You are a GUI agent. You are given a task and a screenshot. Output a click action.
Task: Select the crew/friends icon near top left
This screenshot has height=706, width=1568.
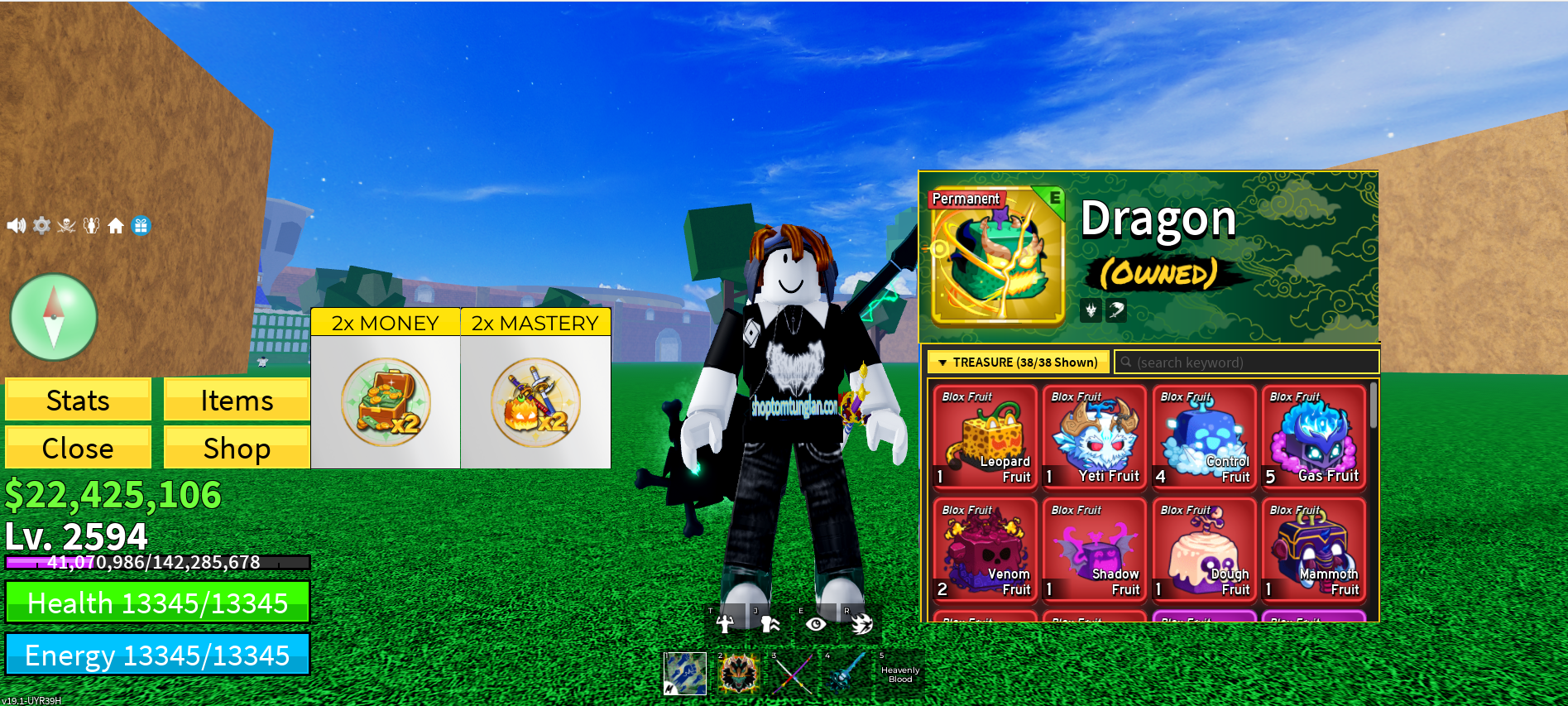[x=91, y=225]
